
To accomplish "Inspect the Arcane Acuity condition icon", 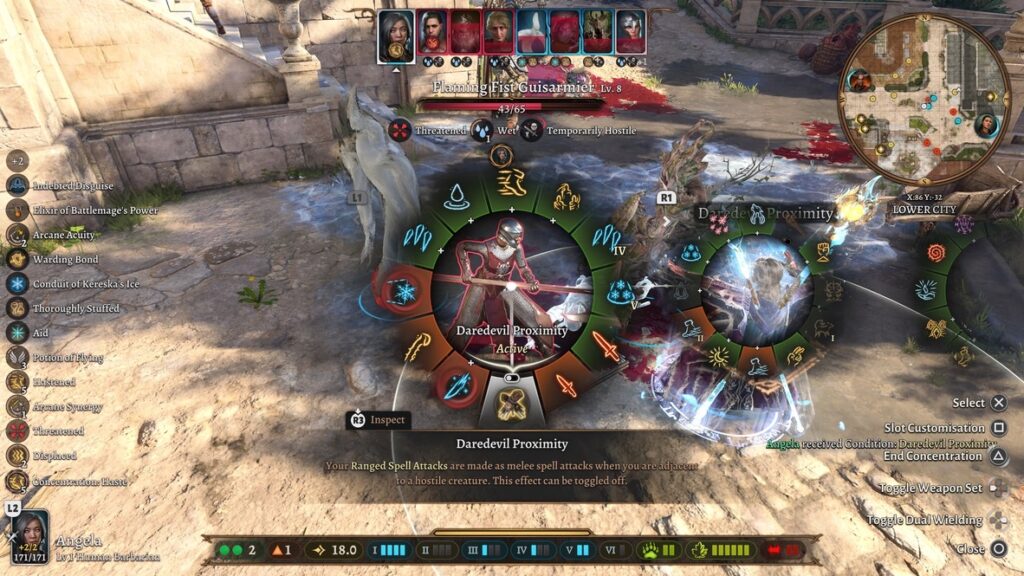I will point(17,234).
